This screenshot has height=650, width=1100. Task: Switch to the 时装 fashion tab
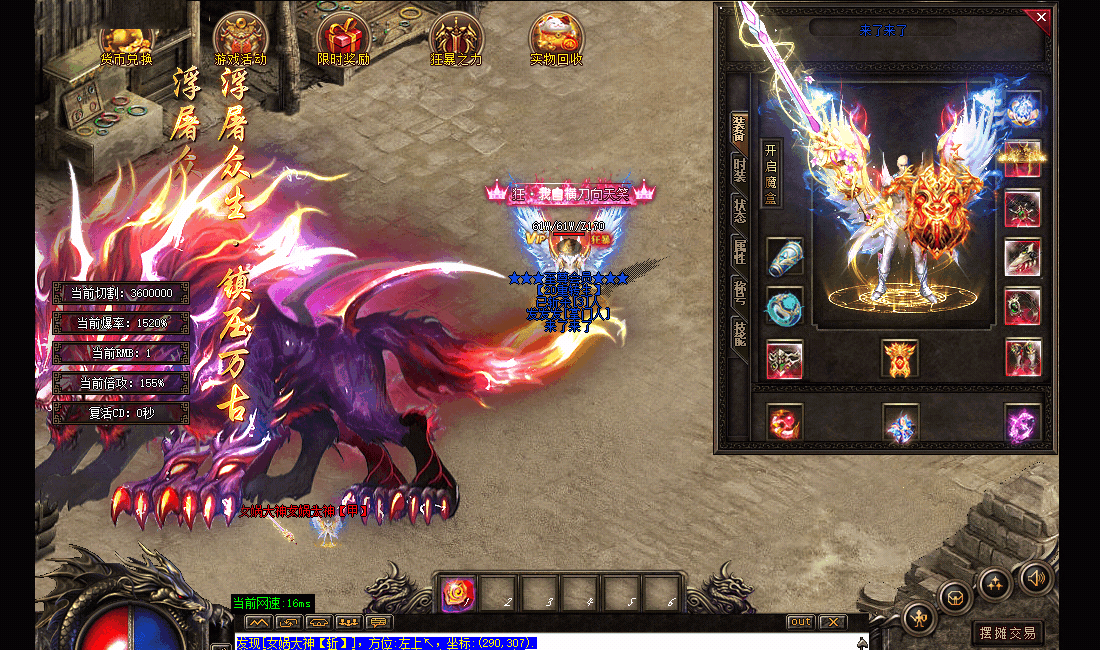point(740,172)
